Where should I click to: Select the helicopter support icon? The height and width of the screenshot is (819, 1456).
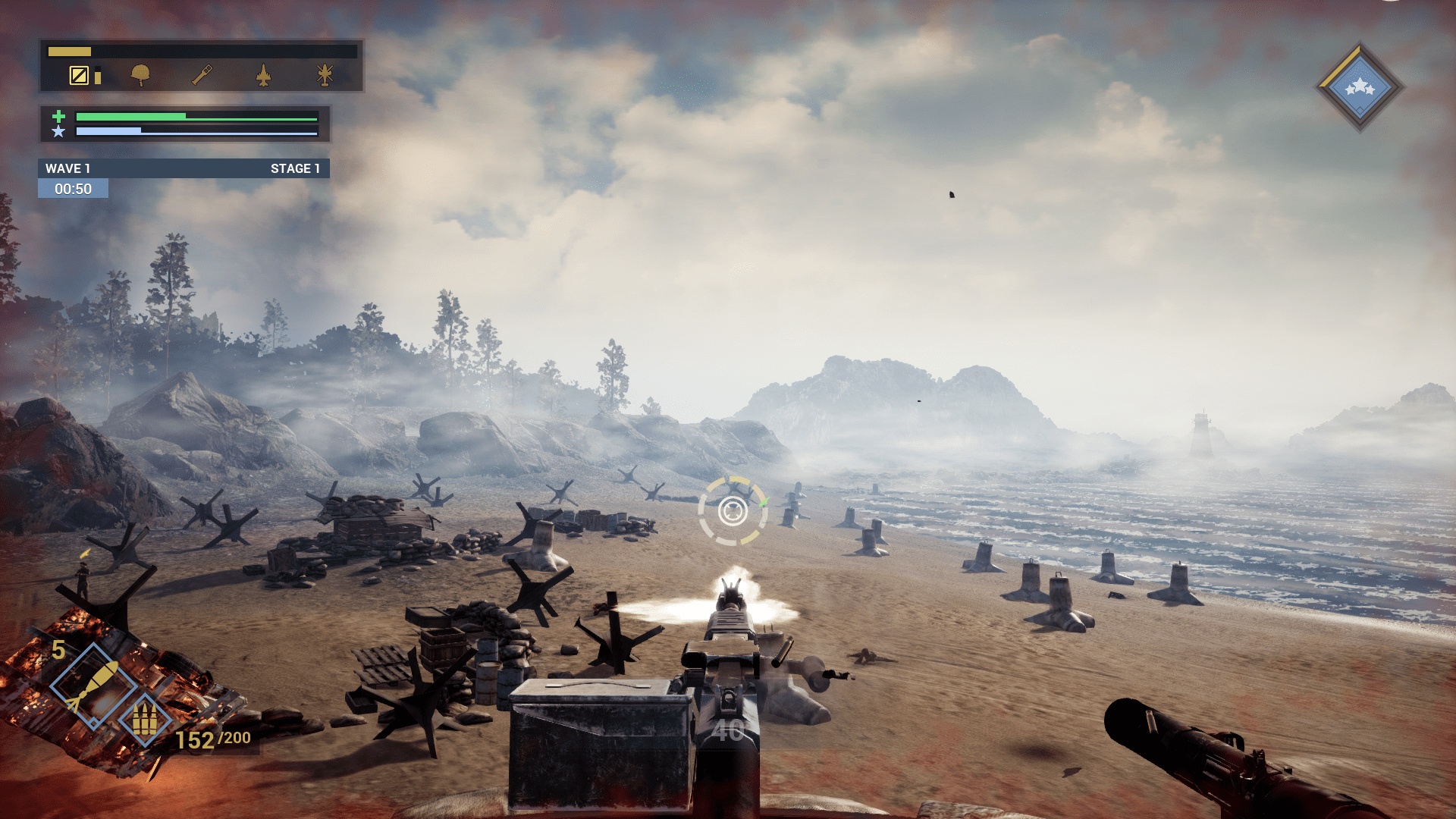(x=325, y=75)
